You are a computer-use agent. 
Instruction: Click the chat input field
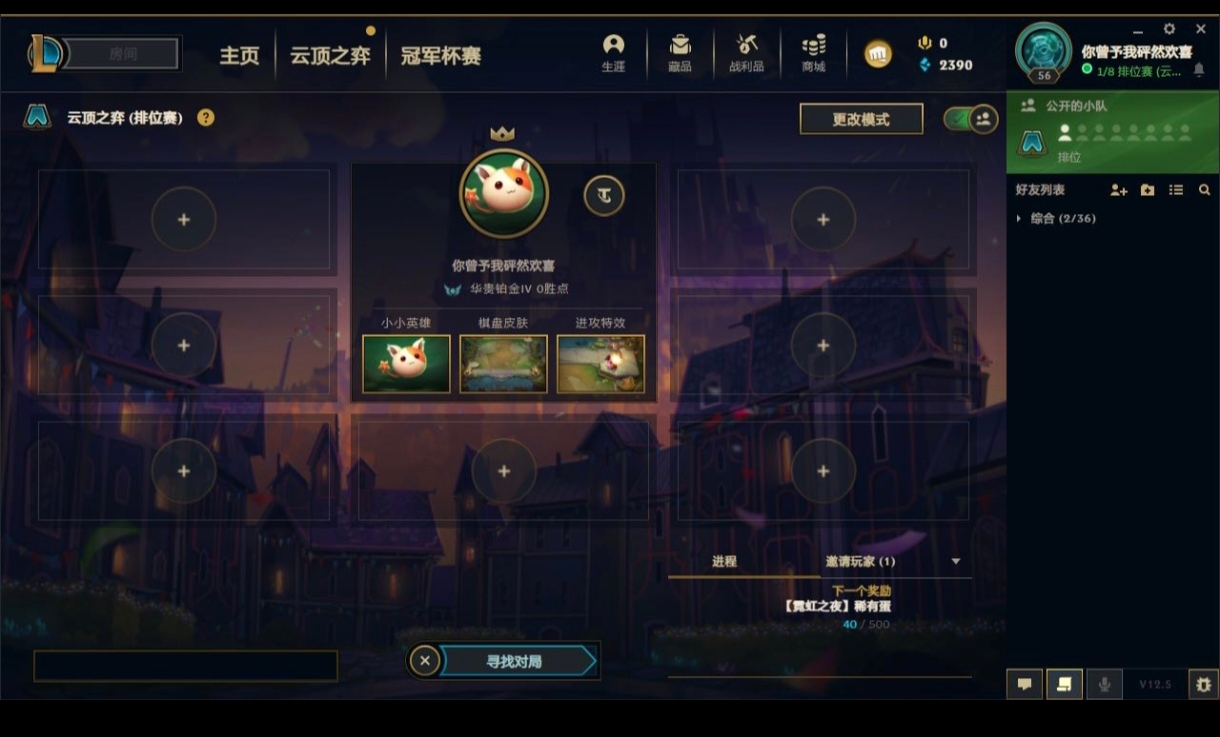pyautogui.click(x=185, y=666)
